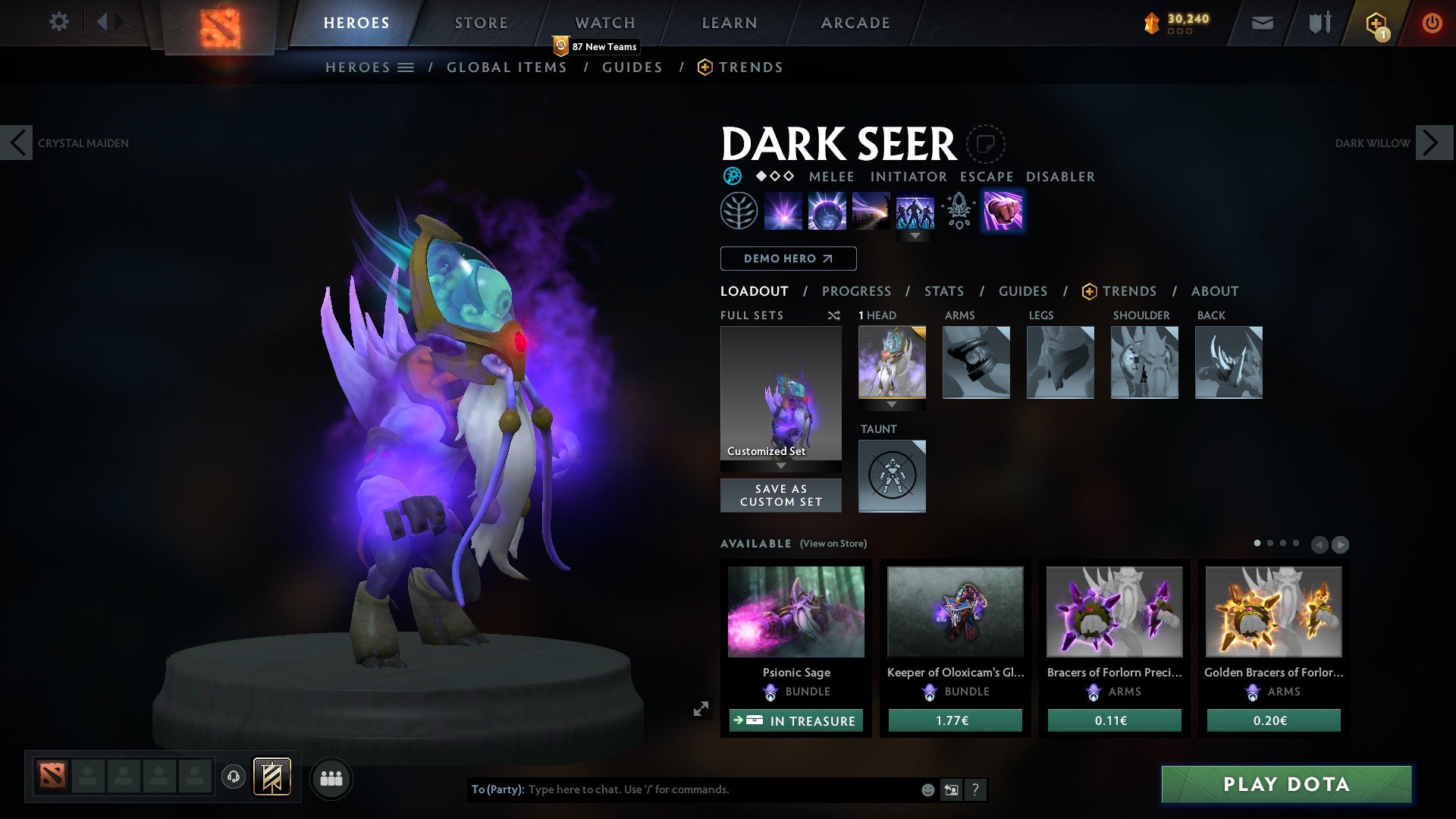The height and width of the screenshot is (819, 1456).
Task: Open Dota Plus hexagon icon with notification
Action: [x=1375, y=23]
